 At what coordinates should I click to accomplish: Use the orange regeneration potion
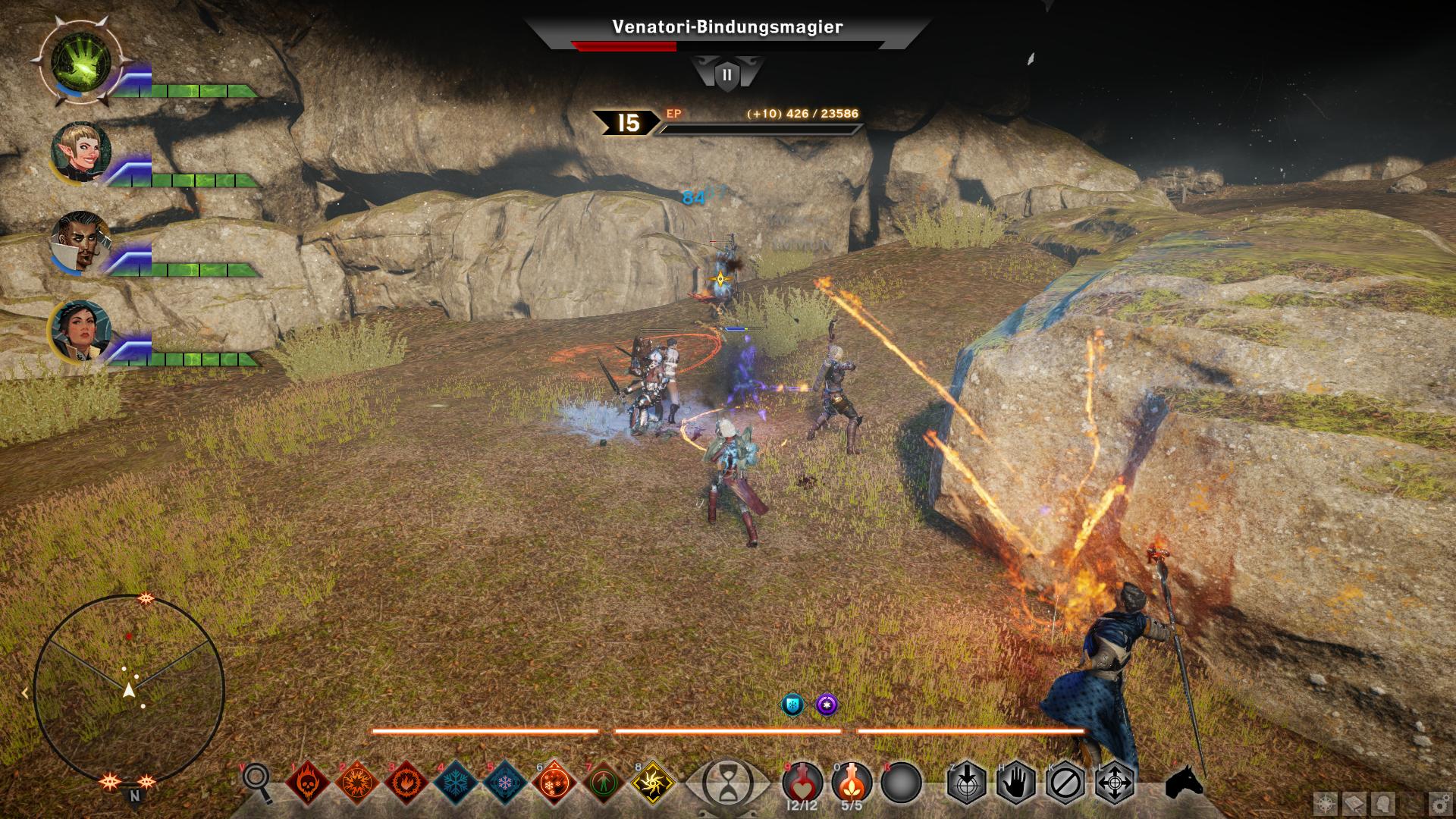coord(852,781)
